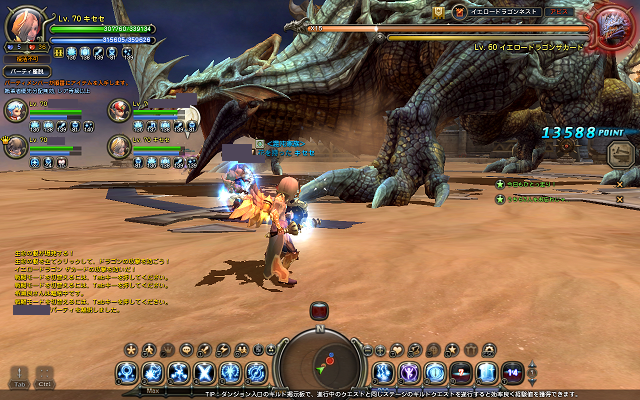Open the party organization button
Viewport: 640px width, 400px height.
point(25,72)
